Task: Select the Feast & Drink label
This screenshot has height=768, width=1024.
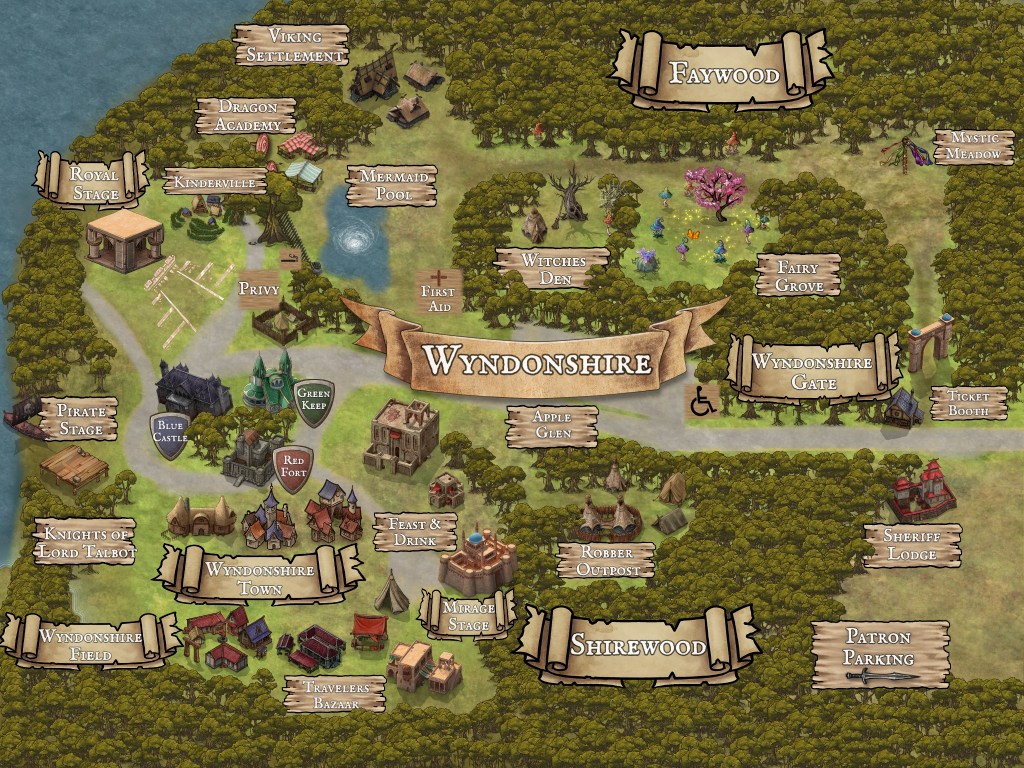Action: (414, 532)
